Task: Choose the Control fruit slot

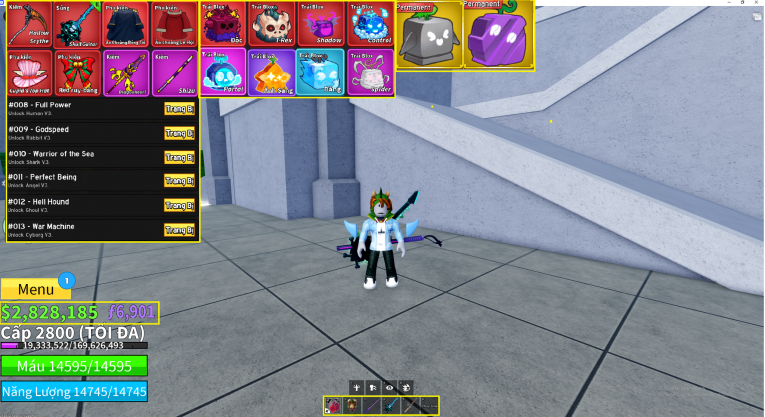Action: (369, 24)
